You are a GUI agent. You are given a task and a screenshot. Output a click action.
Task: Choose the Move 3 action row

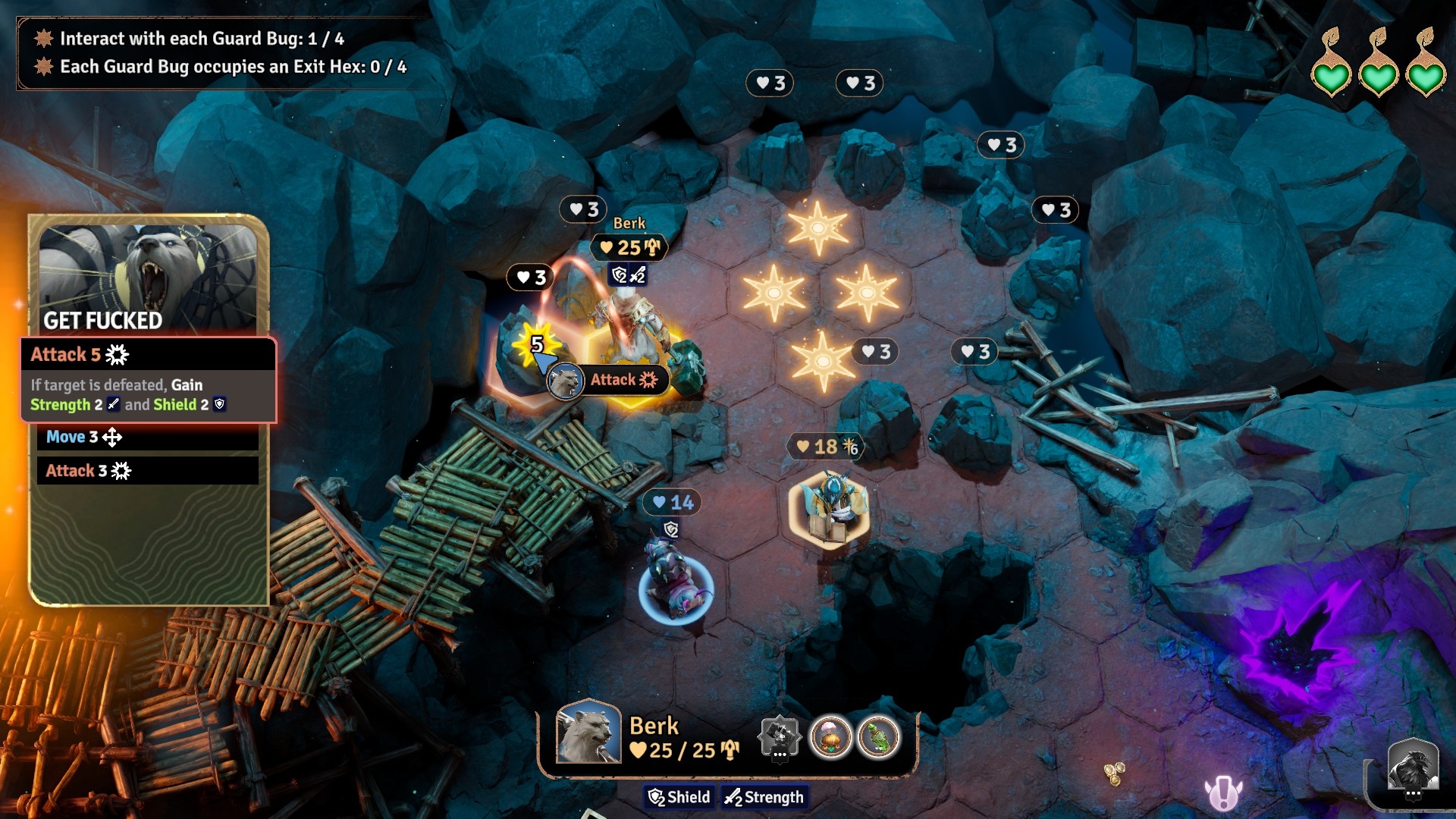(x=148, y=437)
